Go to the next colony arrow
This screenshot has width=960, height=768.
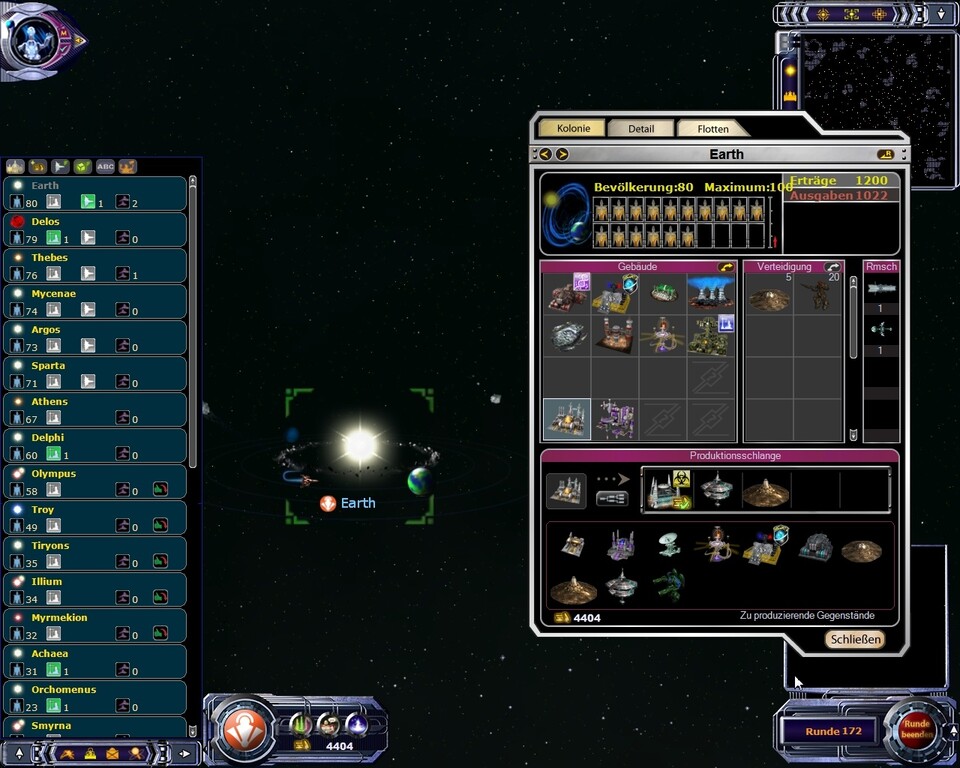[x=562, y=154]
